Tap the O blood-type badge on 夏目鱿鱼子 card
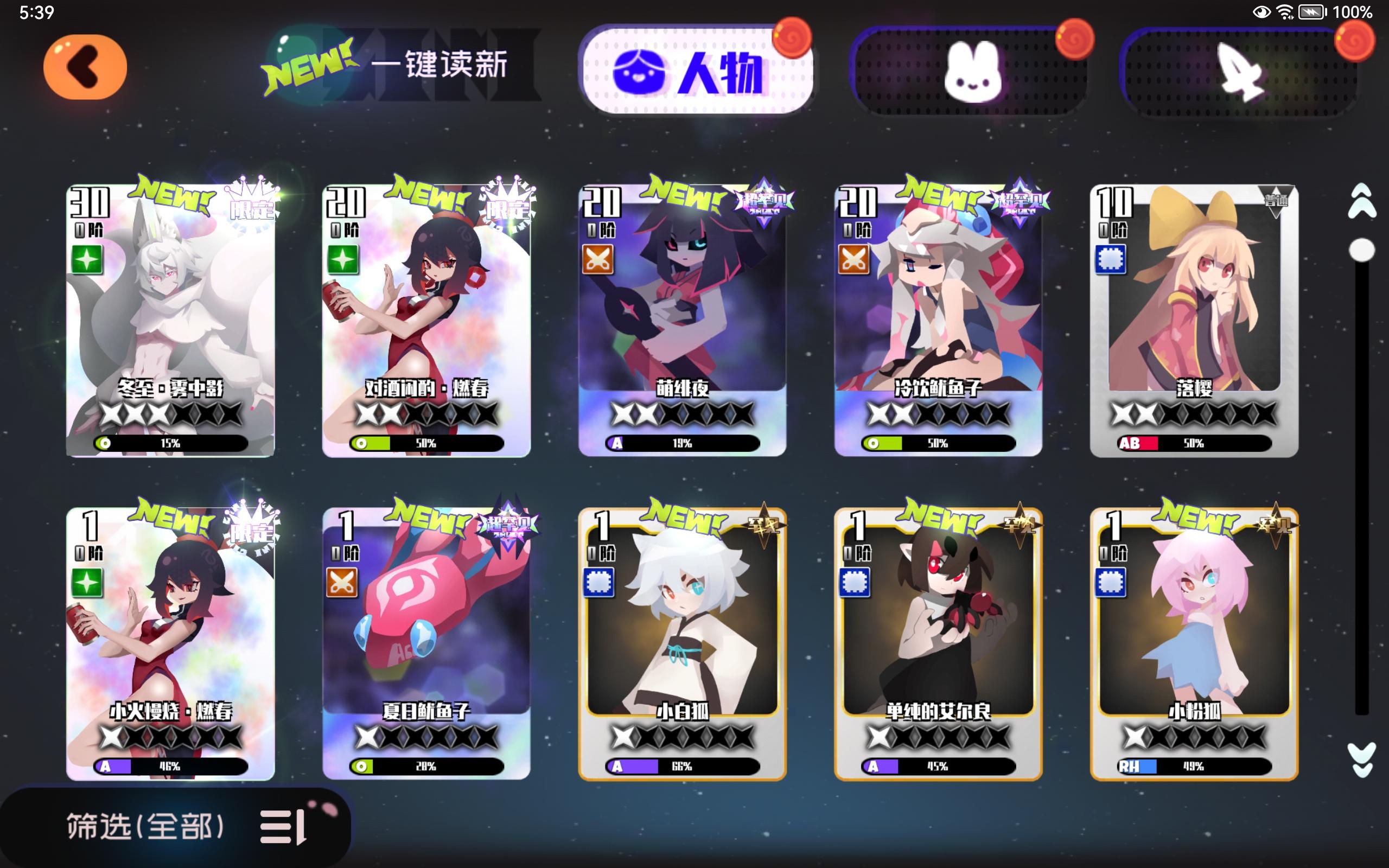This screenshot has height=868, width=1389. pyautogui.click(x=362, y=766)
